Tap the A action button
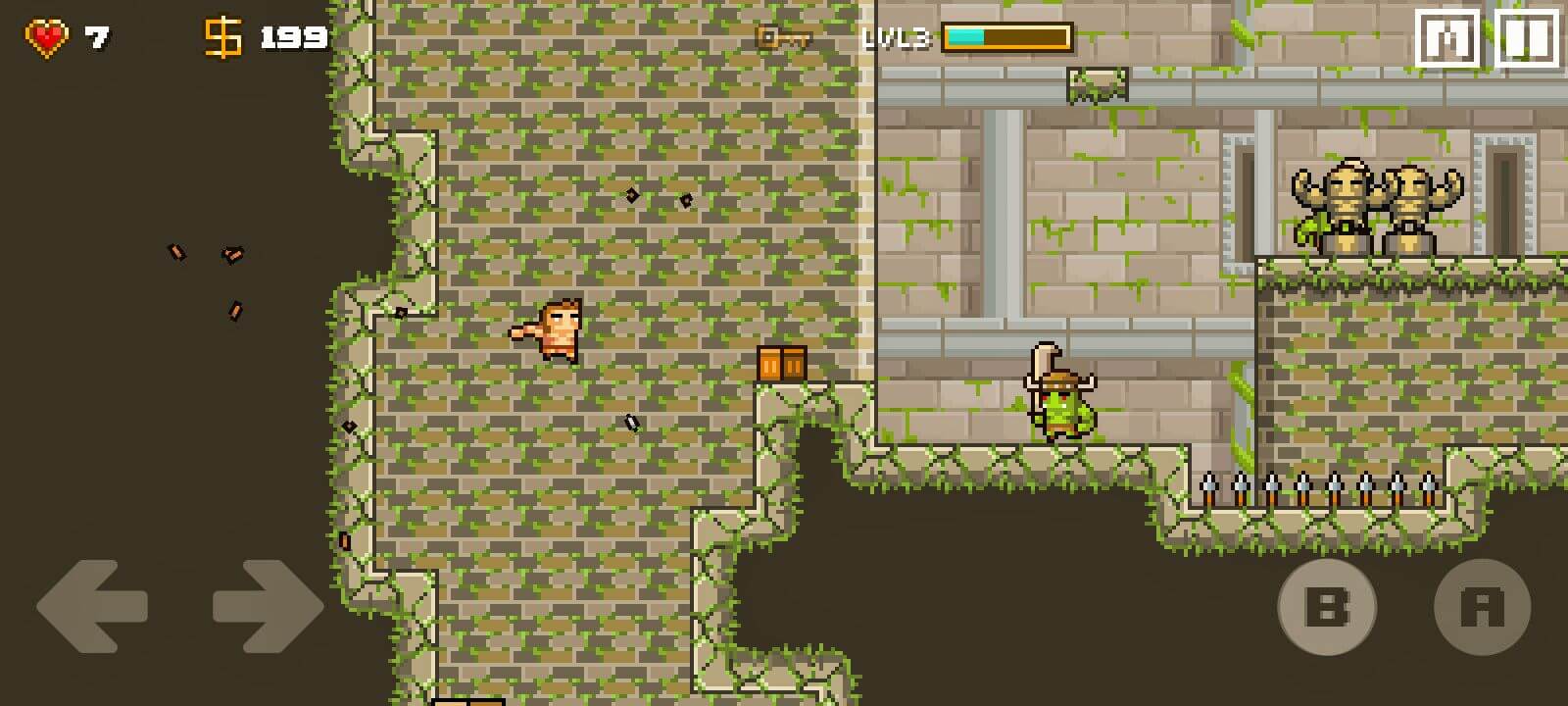The image size is (1568, 706). tap(1481, 607)
